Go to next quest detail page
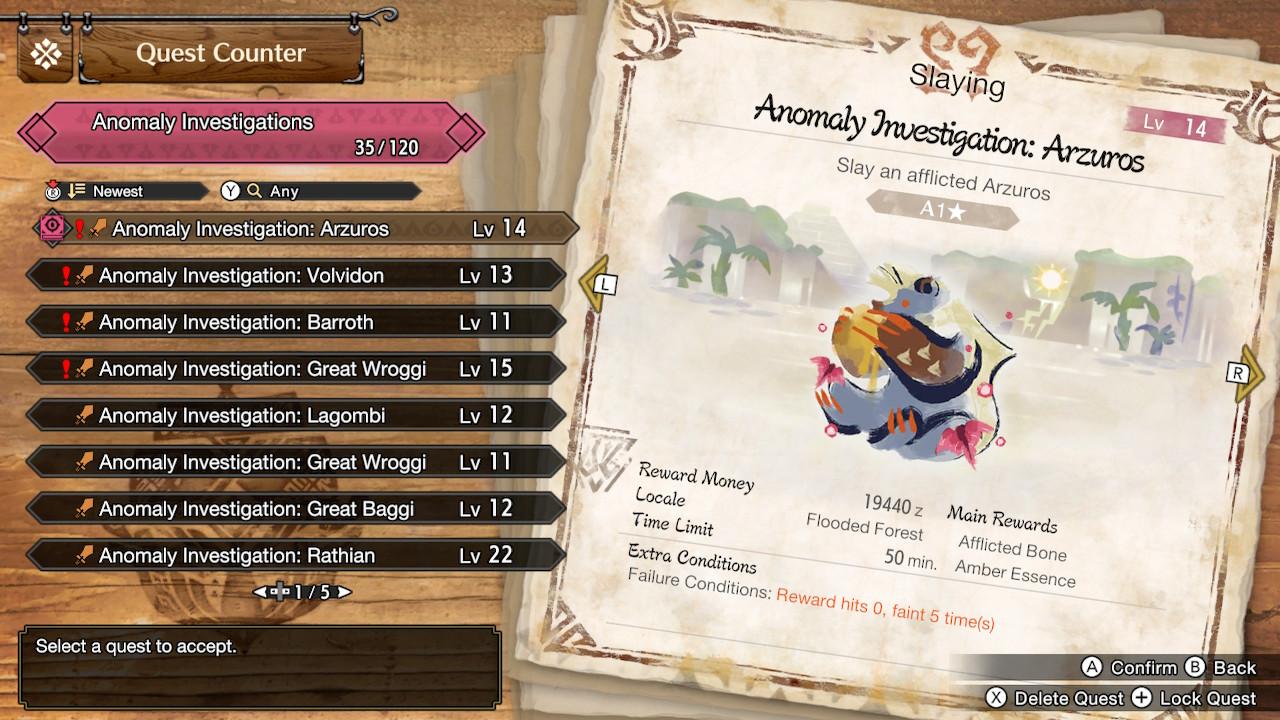This screenshot has width=1280, height=720. pos(1245,374)
